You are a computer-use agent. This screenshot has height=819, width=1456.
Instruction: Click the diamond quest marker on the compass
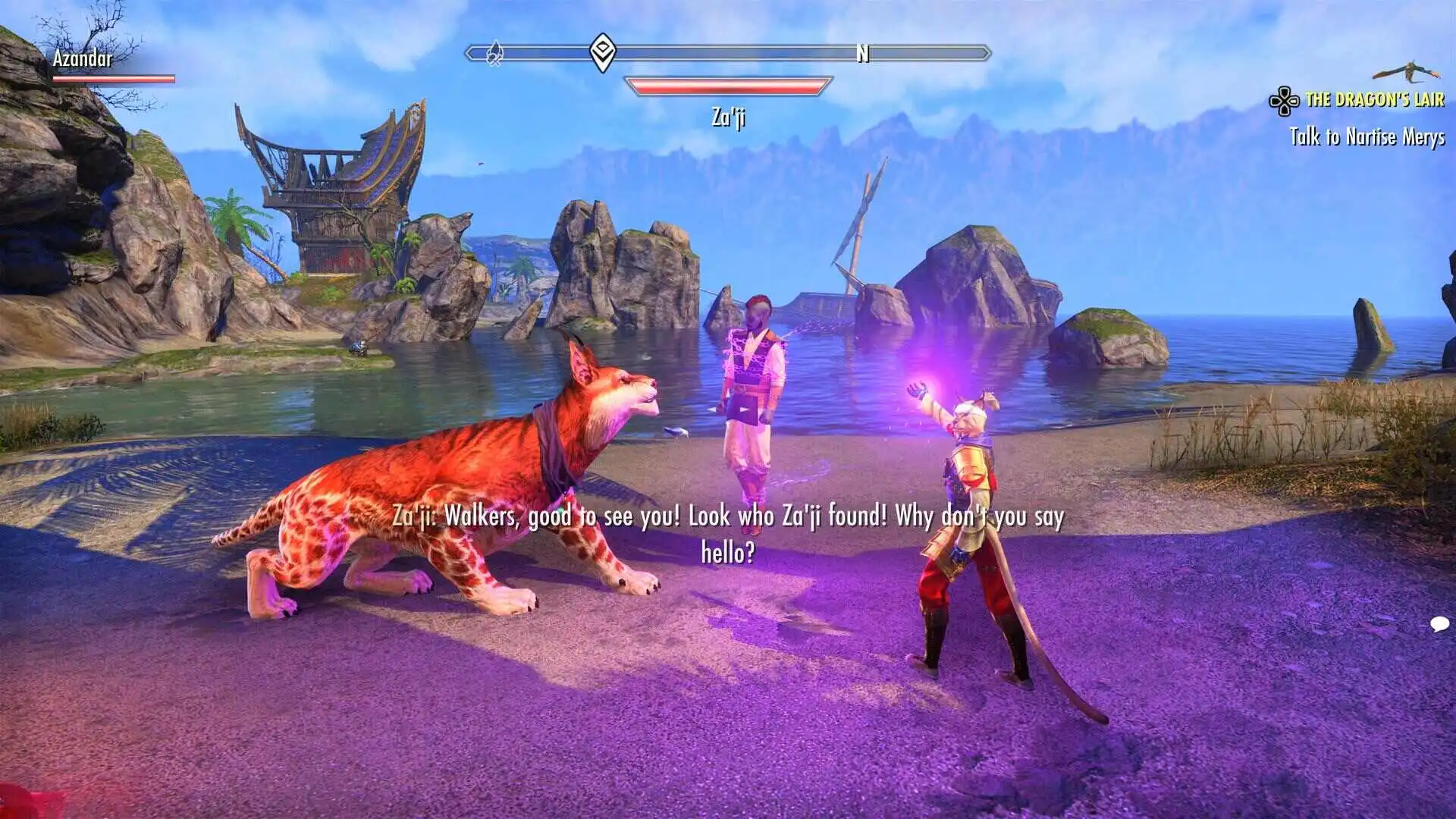click(x=602, y=52)
